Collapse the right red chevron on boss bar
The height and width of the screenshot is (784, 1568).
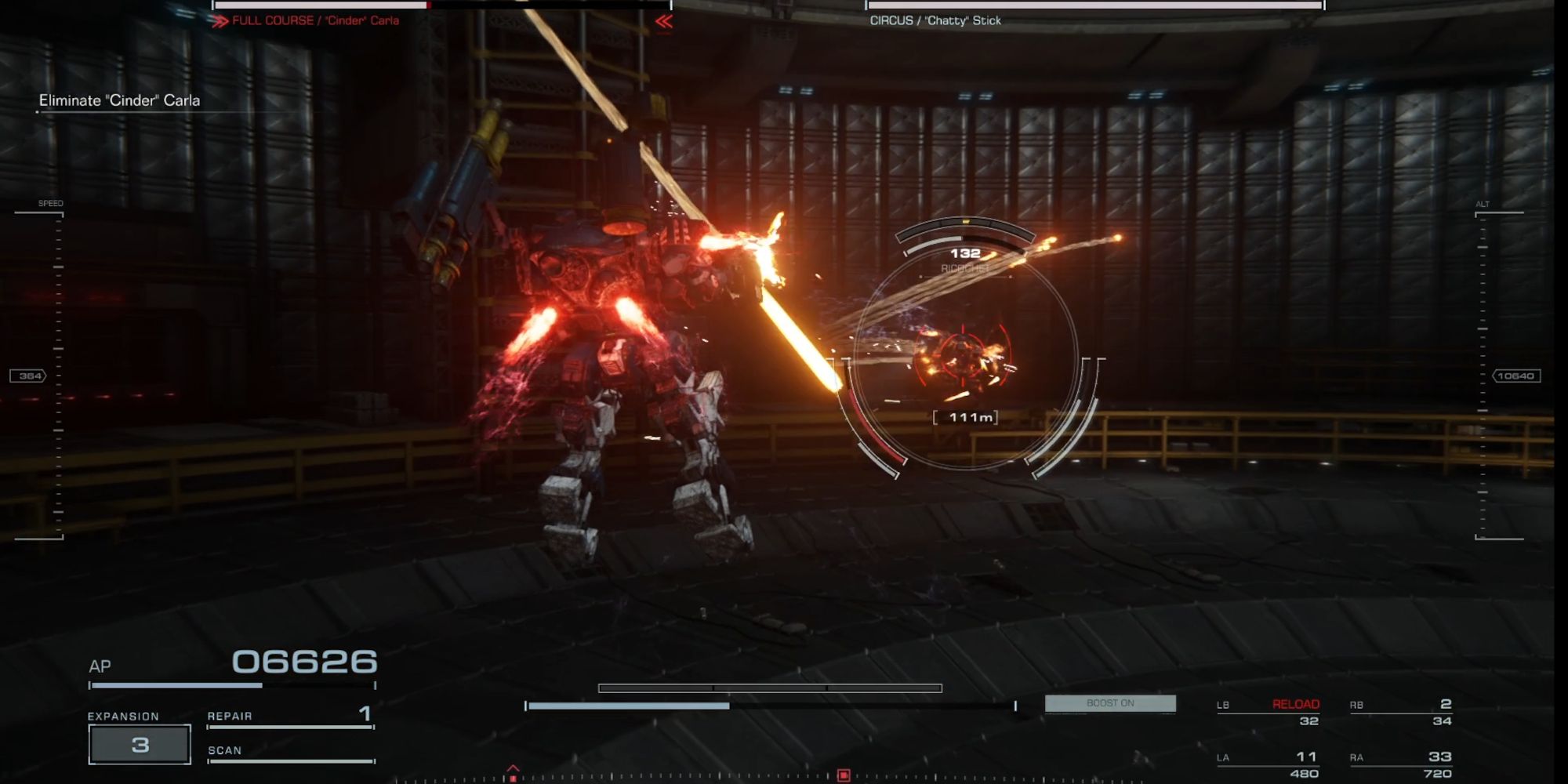coord(662,21)
